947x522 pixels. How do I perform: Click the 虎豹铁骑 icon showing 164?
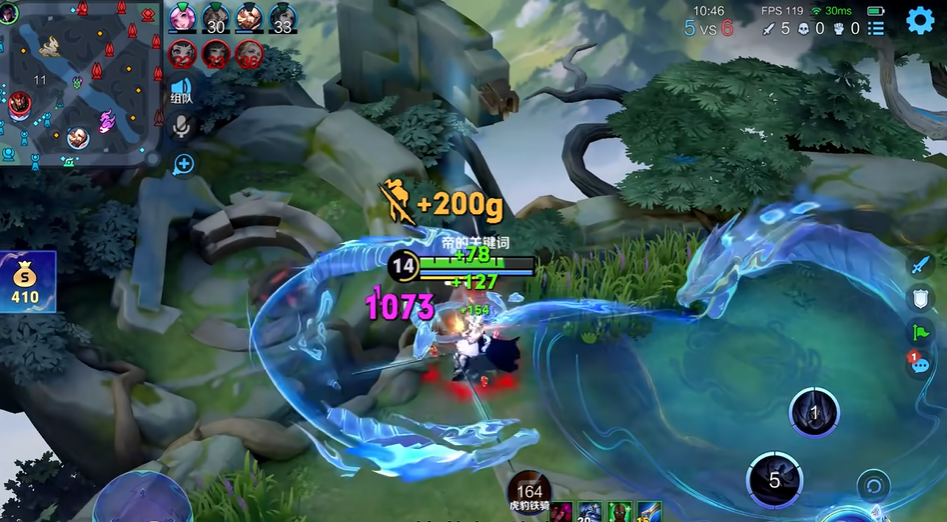click(x=529, y=490)
